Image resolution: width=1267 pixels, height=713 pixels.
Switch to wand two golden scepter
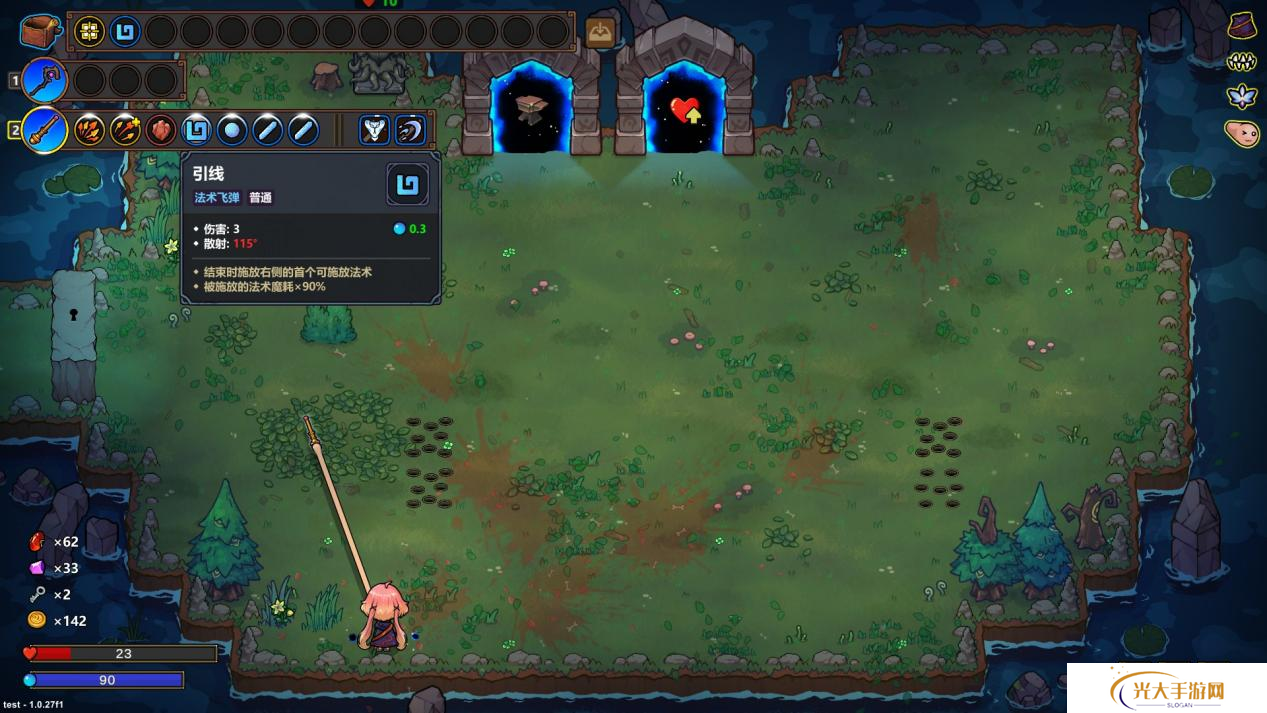[44, 130]
